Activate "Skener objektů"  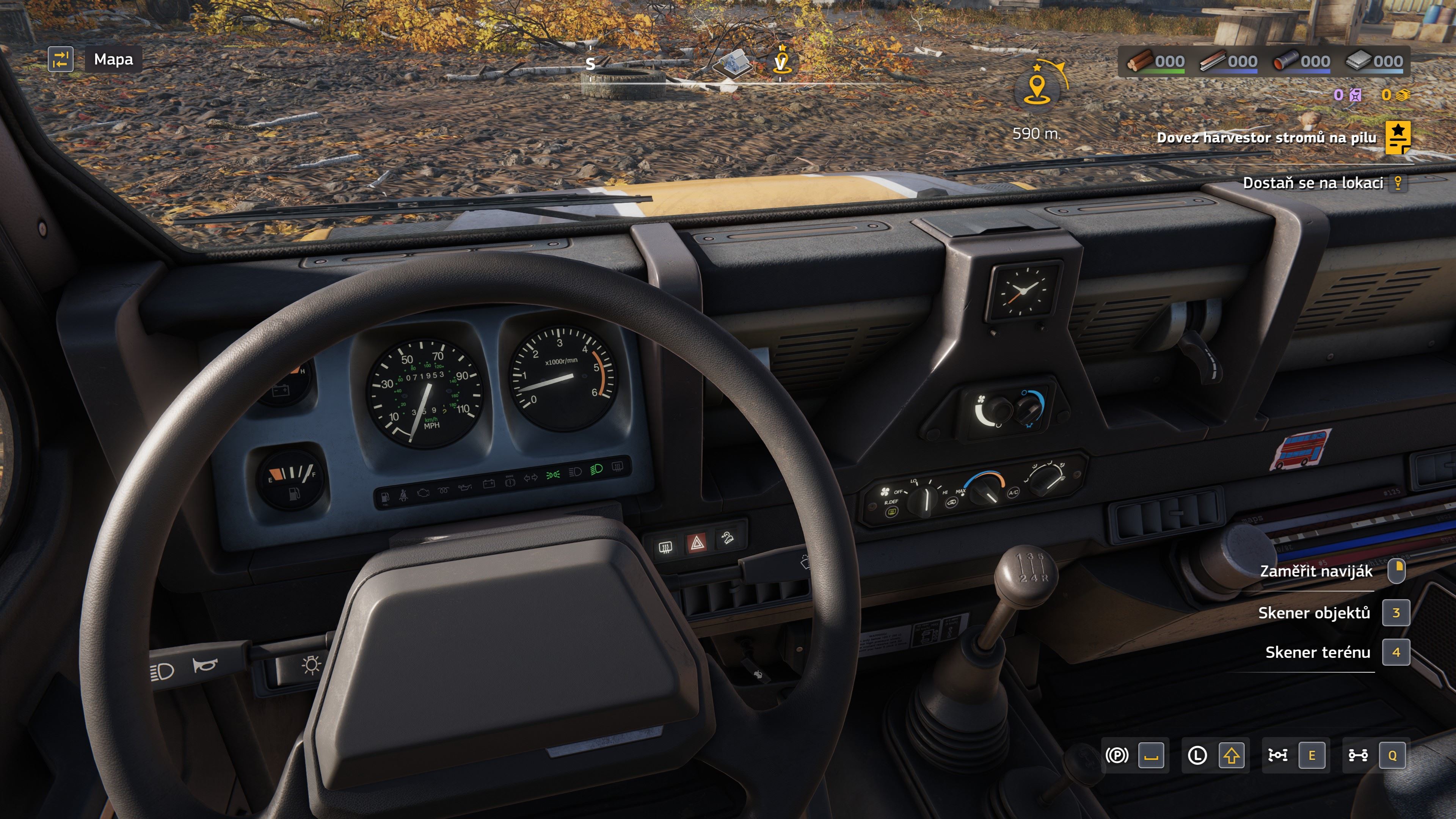[1313, 613]
